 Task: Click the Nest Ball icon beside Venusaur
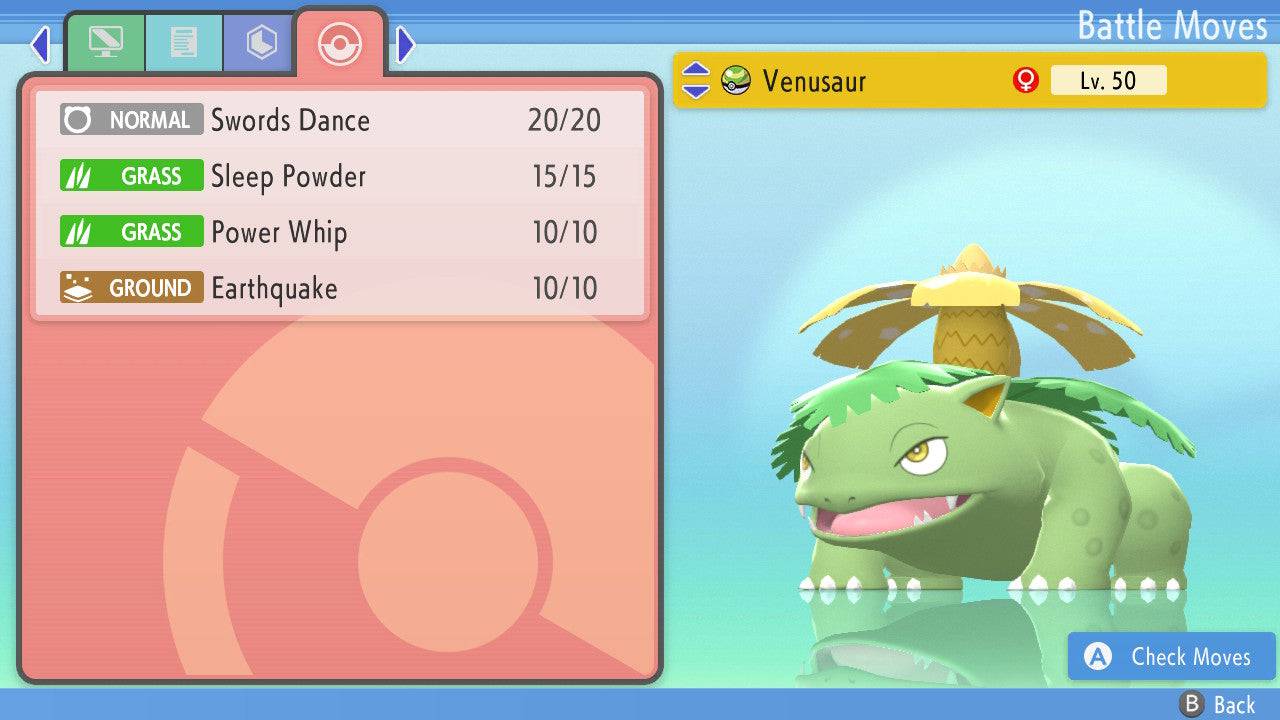point(733,82)
